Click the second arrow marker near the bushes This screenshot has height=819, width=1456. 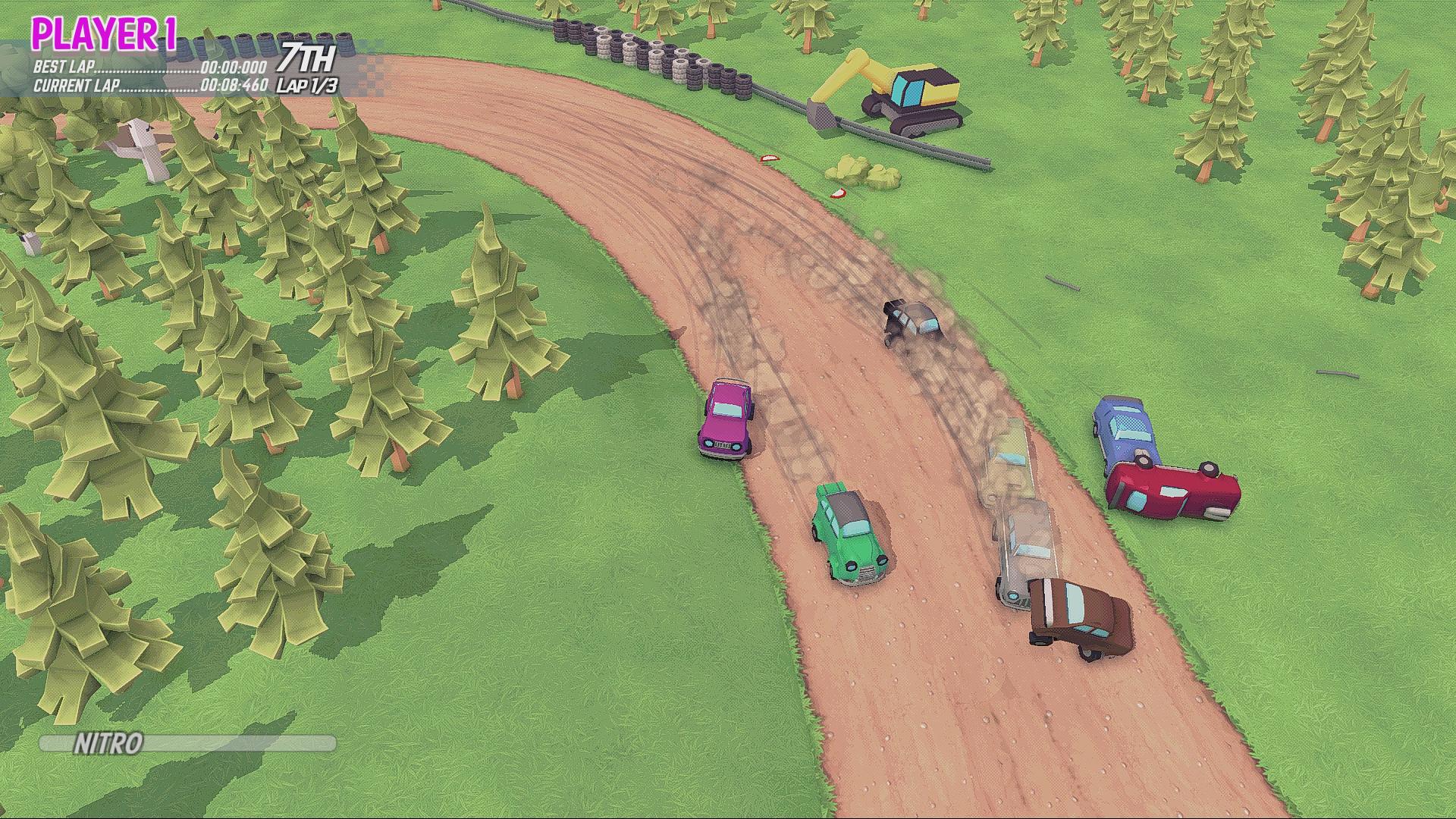837,192
